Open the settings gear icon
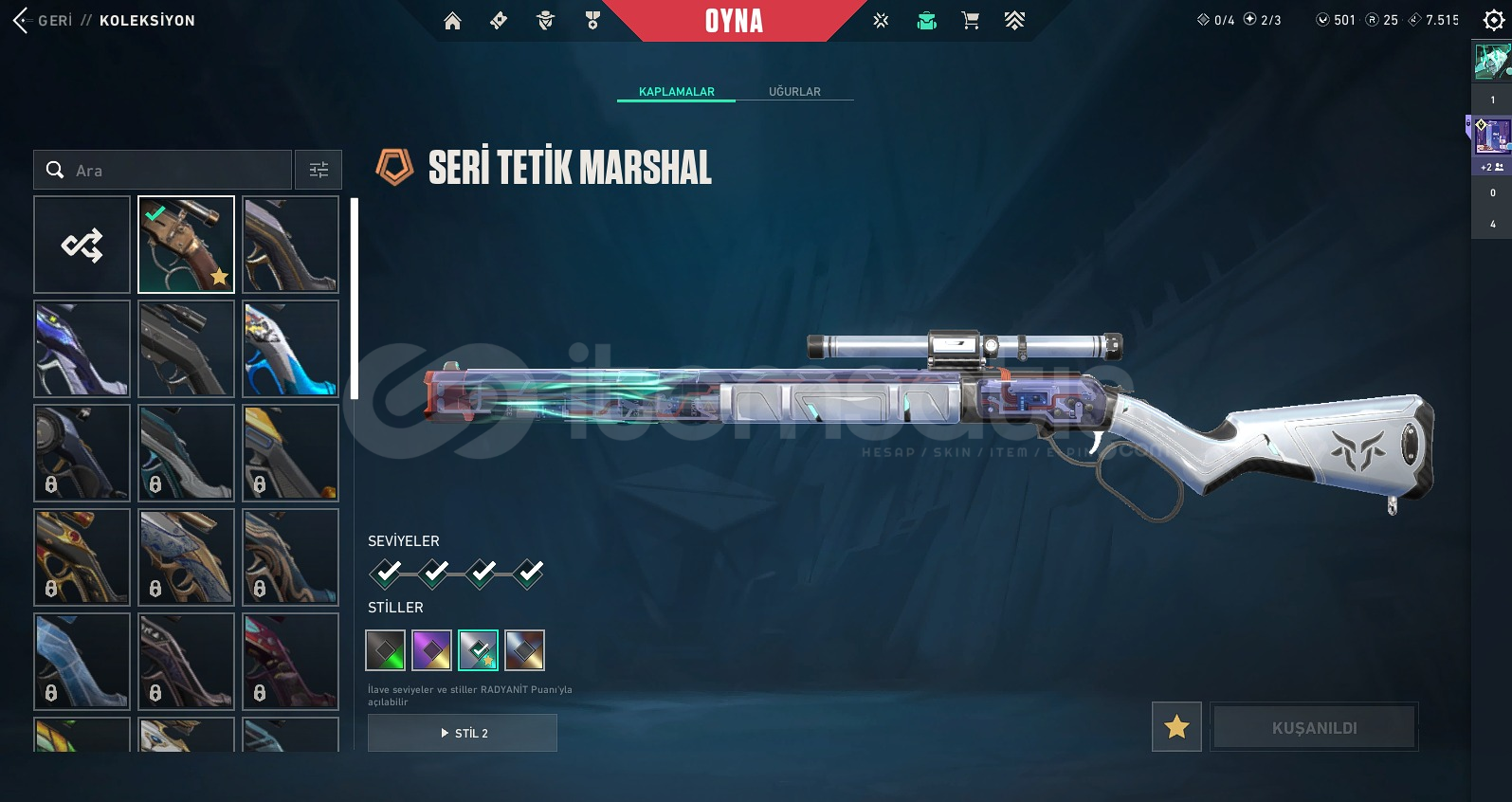 [x=1493, y=21]
